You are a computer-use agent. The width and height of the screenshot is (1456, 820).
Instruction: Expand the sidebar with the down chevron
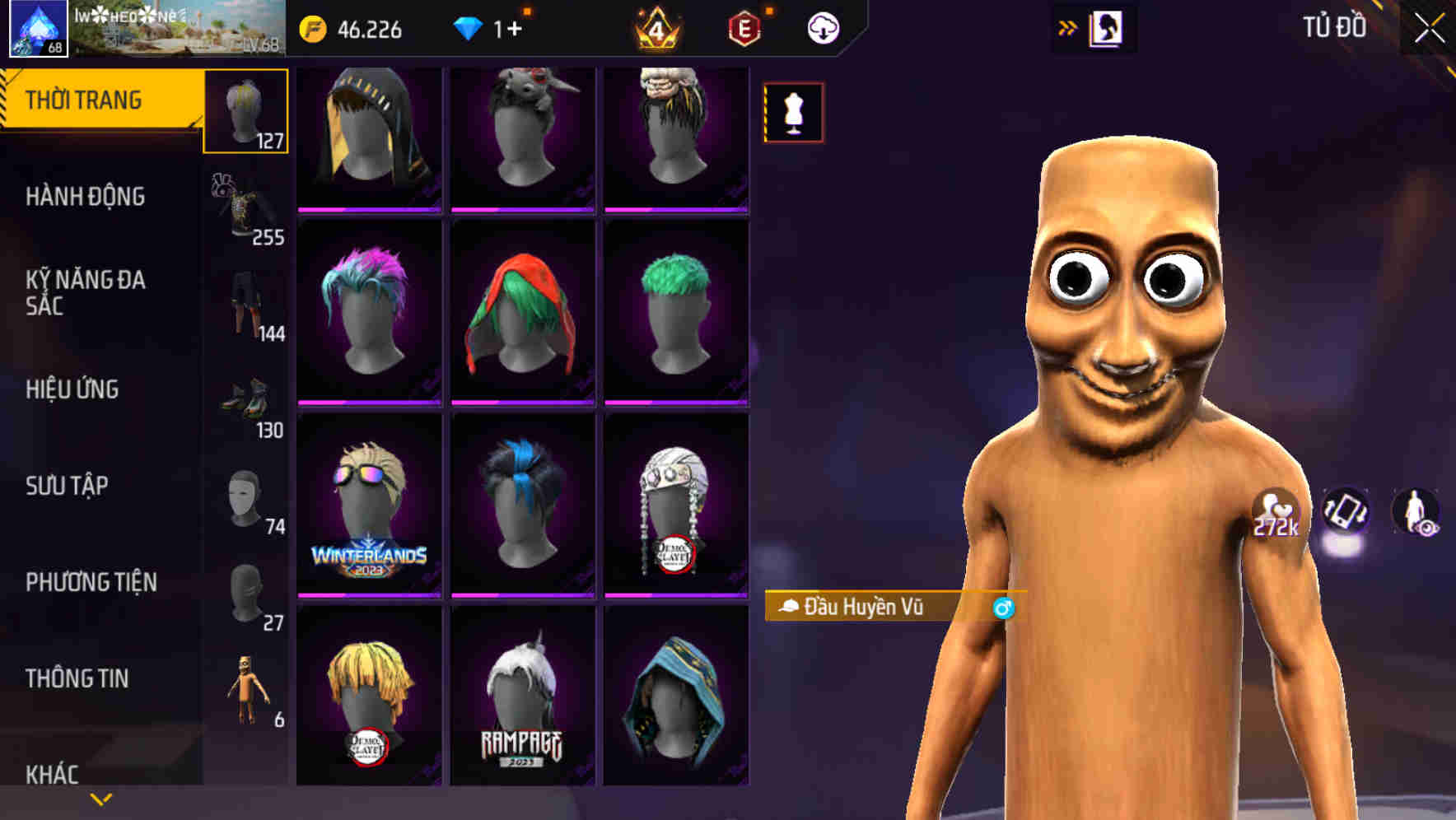[100, 798]
